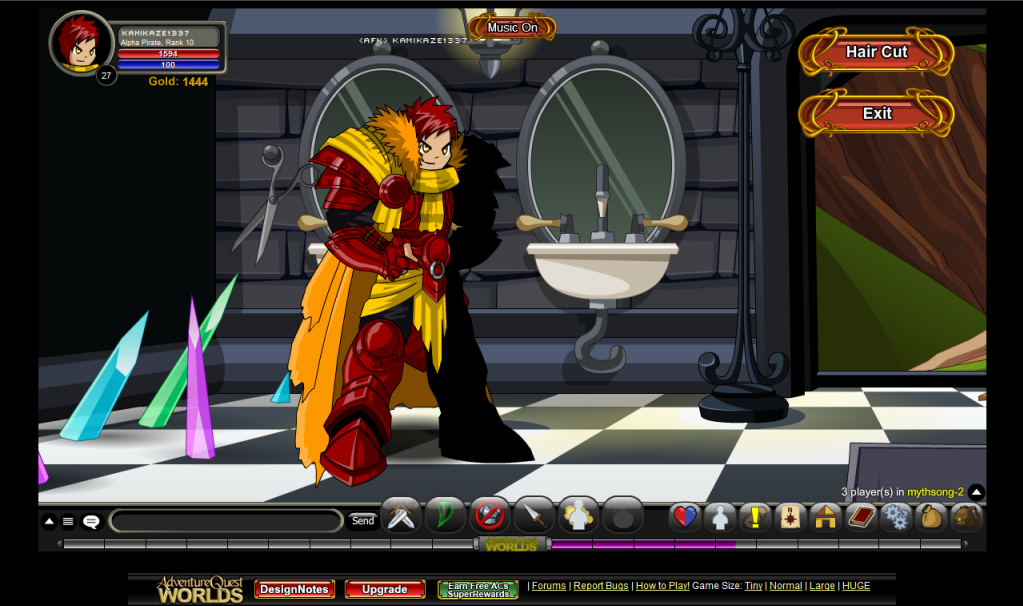Open the money bag inventory icon
This screenshot has height=606, width=1023.
tap(931, 517)
